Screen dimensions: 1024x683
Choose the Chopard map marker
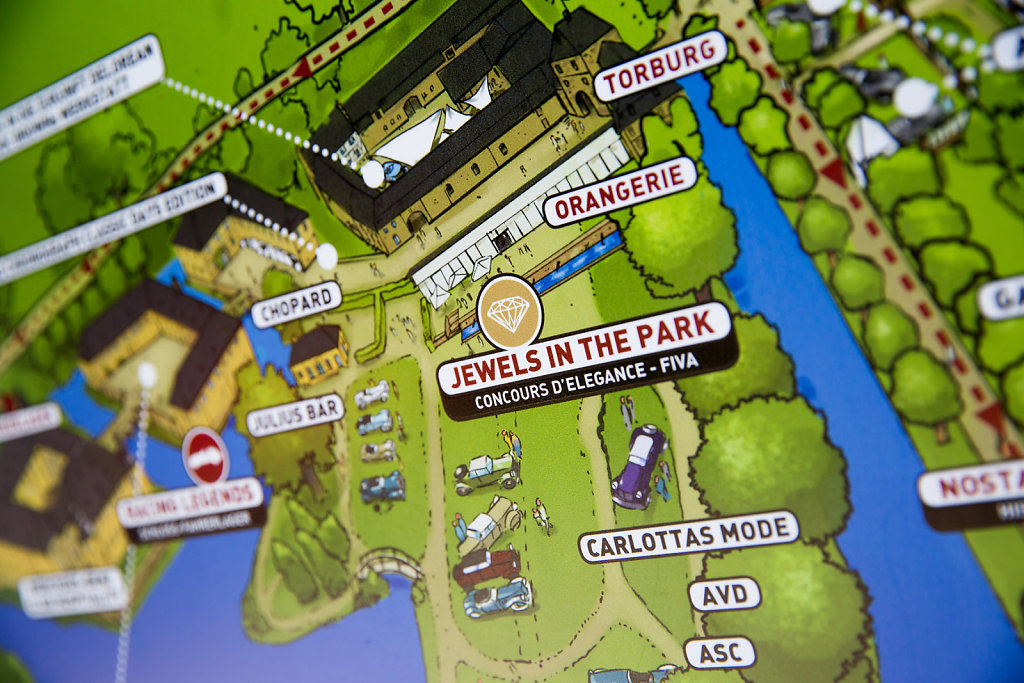(296, 304)
